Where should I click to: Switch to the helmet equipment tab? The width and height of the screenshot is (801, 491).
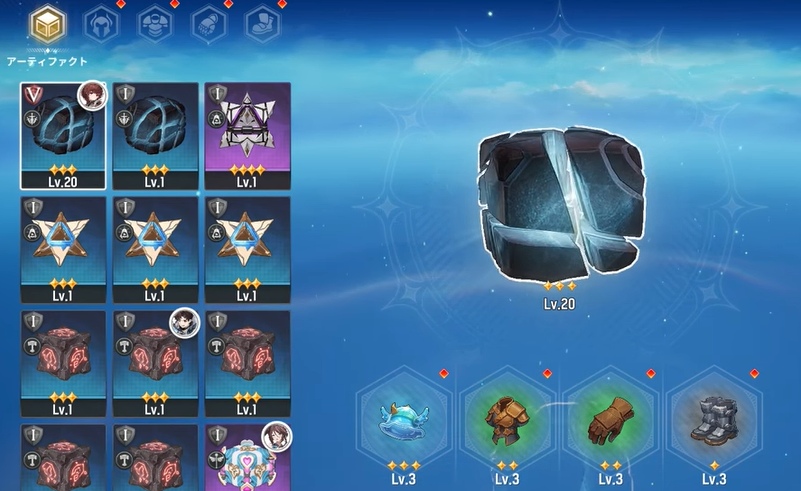(100, 23)
